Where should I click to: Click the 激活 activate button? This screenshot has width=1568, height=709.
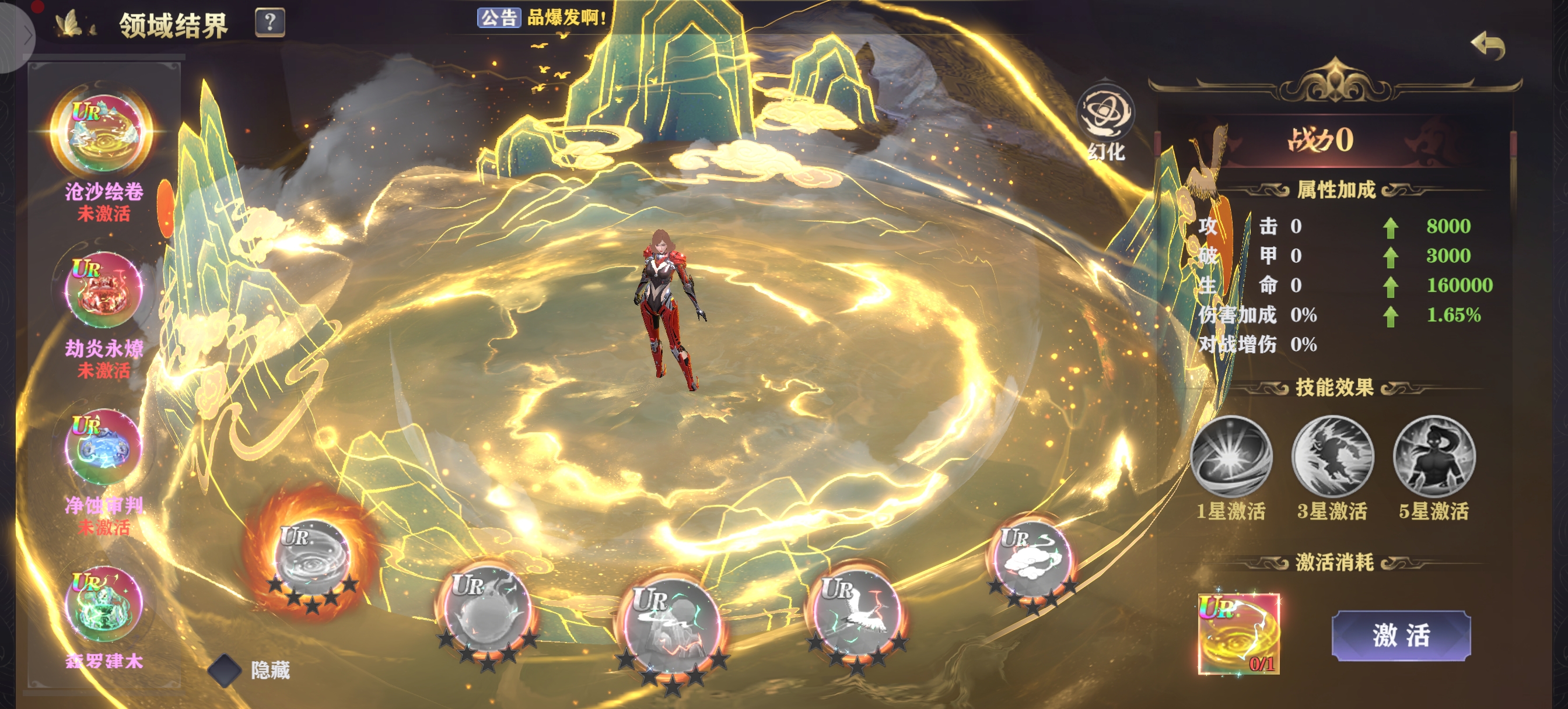coord(1401,636)
